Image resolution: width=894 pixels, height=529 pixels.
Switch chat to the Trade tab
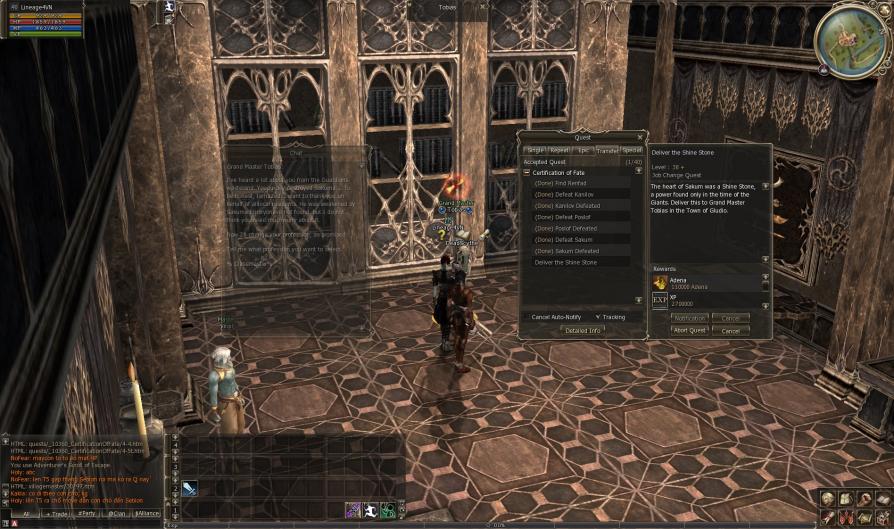point(59,513)
